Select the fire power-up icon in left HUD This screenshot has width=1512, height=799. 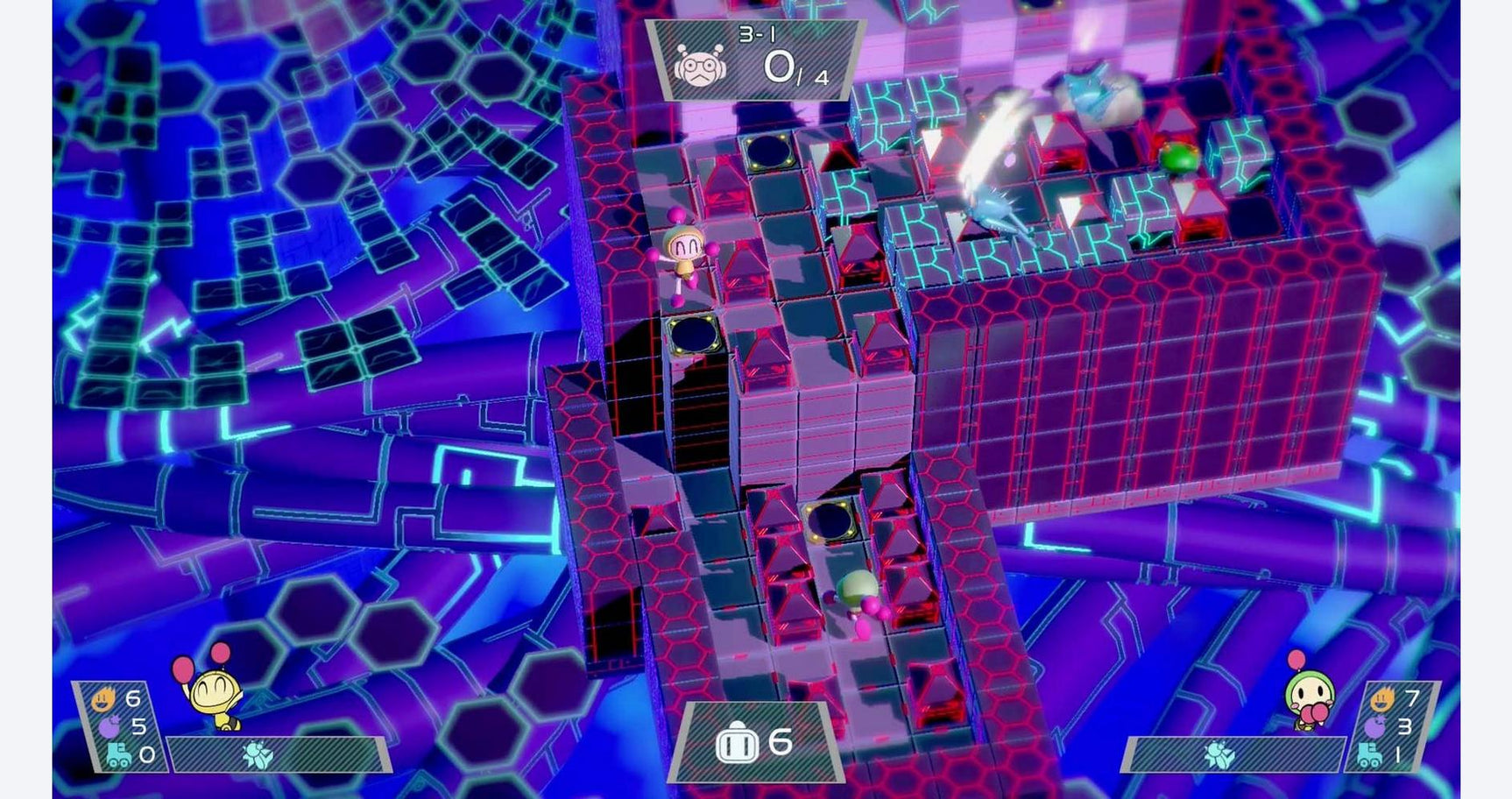coord(102,701)
